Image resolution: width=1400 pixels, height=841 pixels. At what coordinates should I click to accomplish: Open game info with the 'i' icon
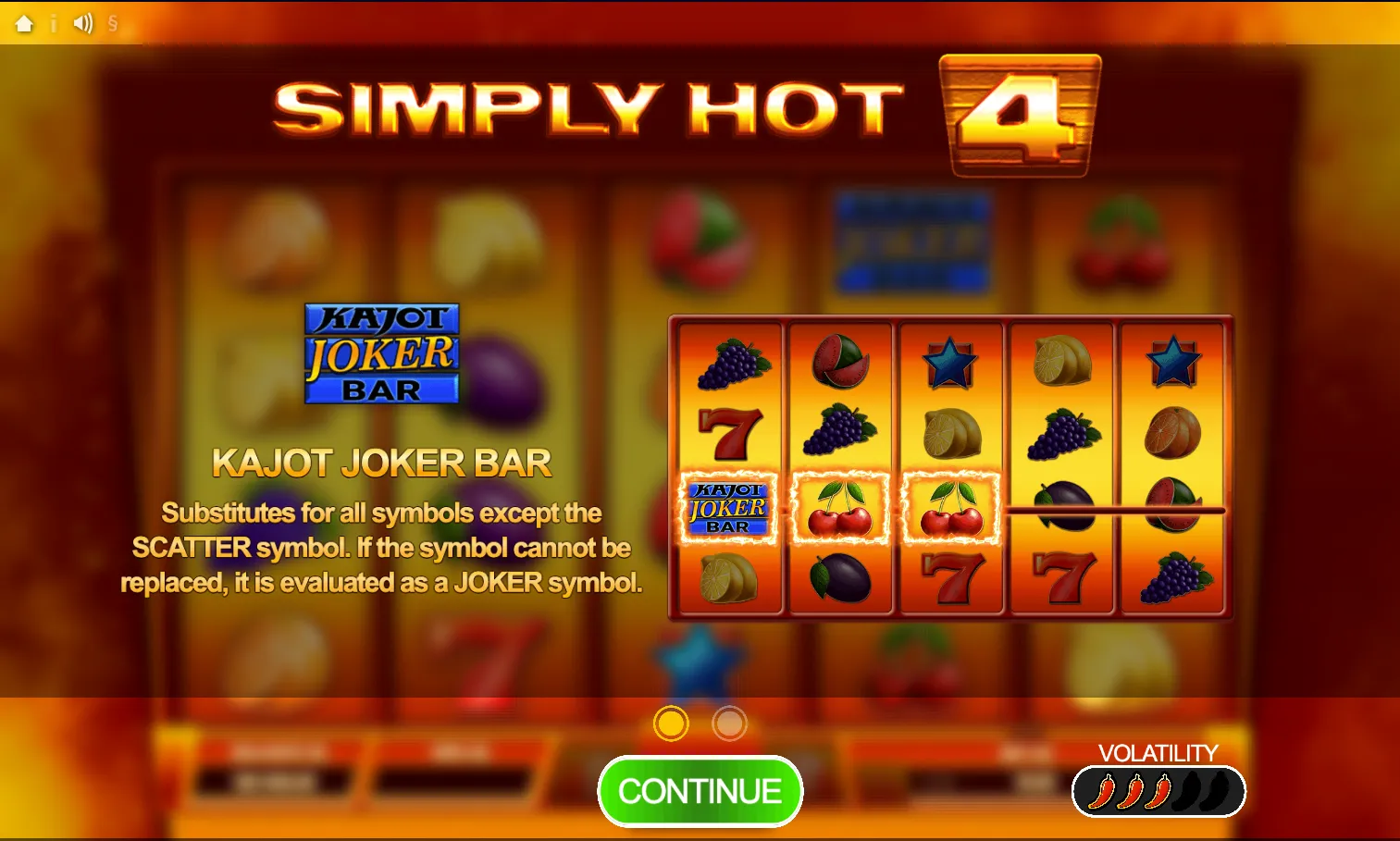54,23
